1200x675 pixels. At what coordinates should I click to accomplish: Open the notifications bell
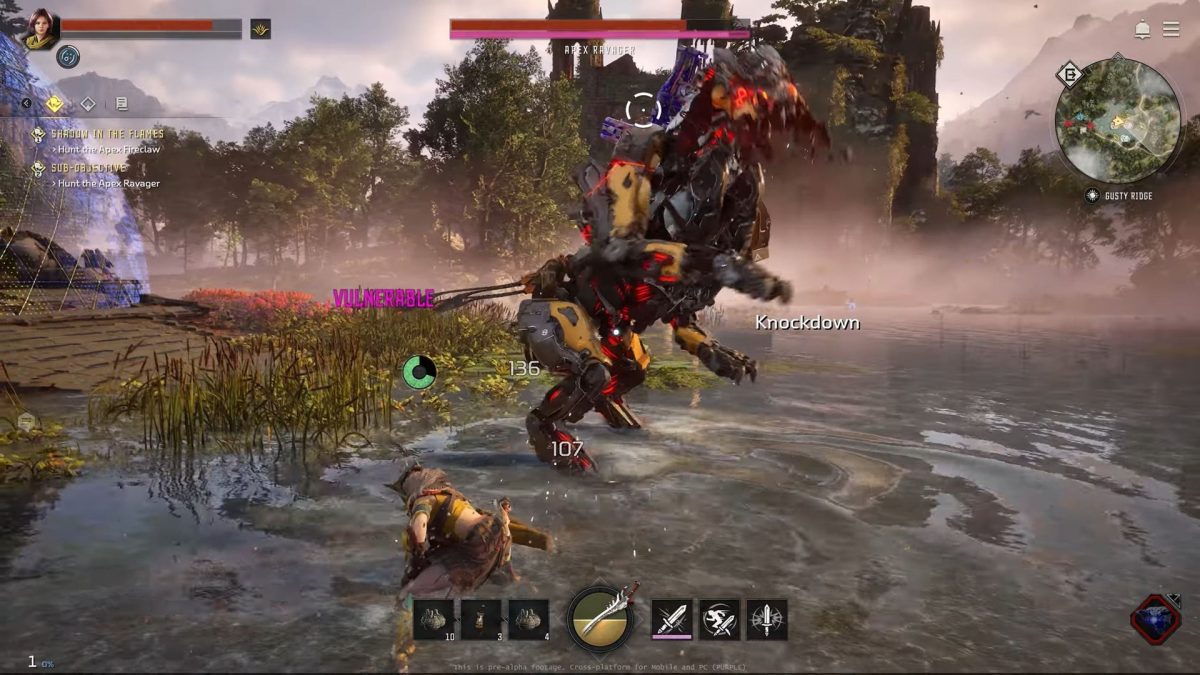pyautogui.click(x=1142, y=29)
